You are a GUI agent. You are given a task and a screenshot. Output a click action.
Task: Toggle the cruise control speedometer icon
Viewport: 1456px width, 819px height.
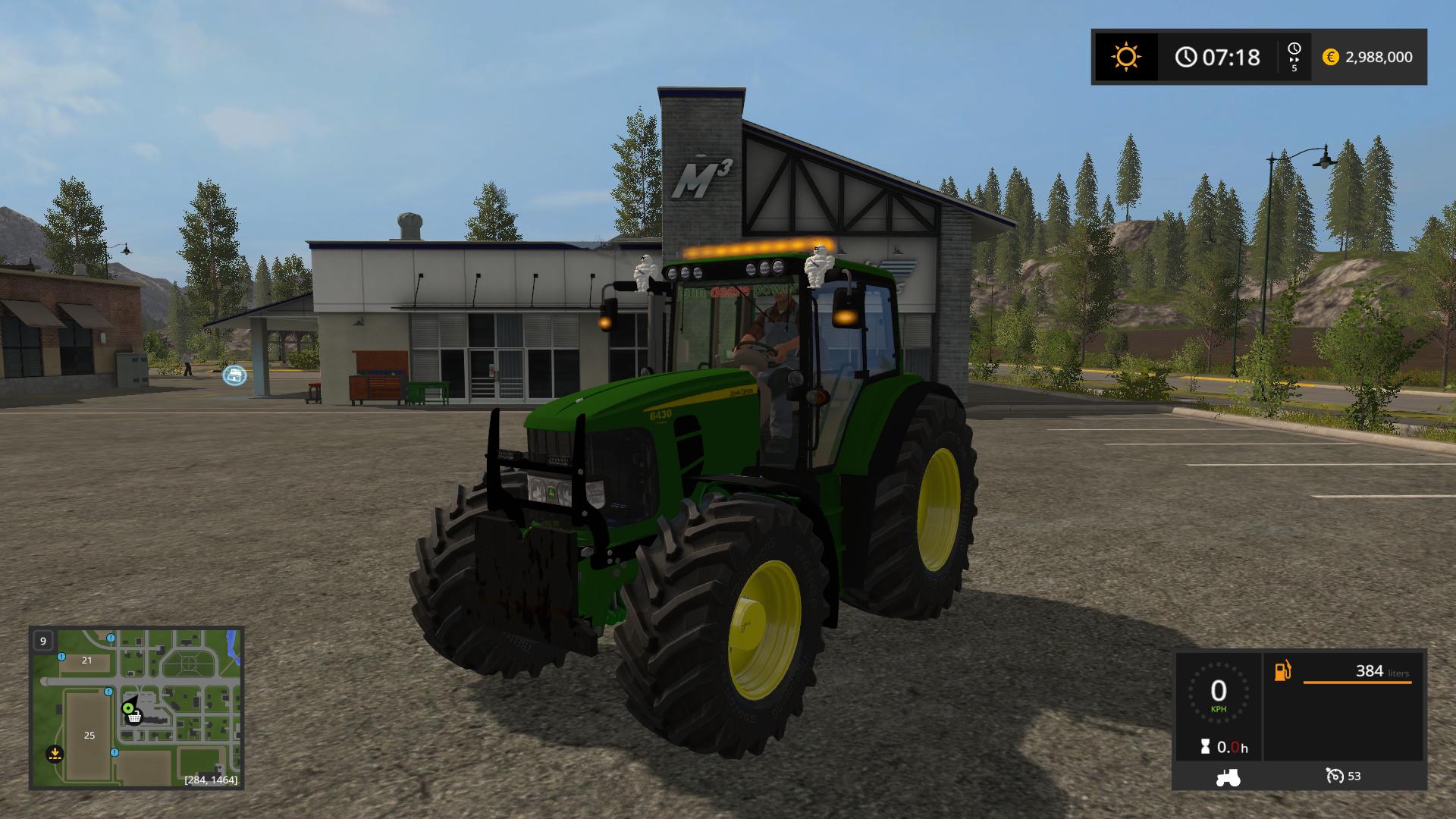click(x=1334, y=776)
